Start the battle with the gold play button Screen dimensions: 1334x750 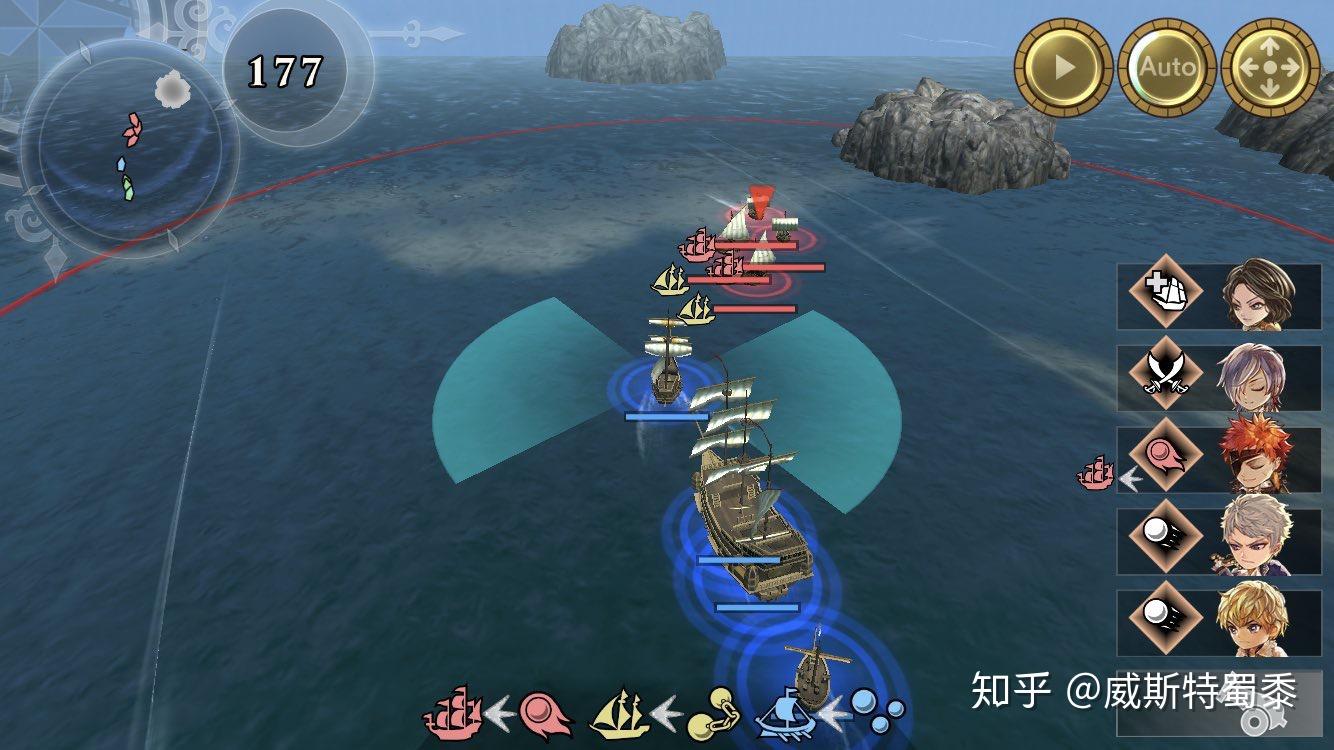[x=1063, y=68]
